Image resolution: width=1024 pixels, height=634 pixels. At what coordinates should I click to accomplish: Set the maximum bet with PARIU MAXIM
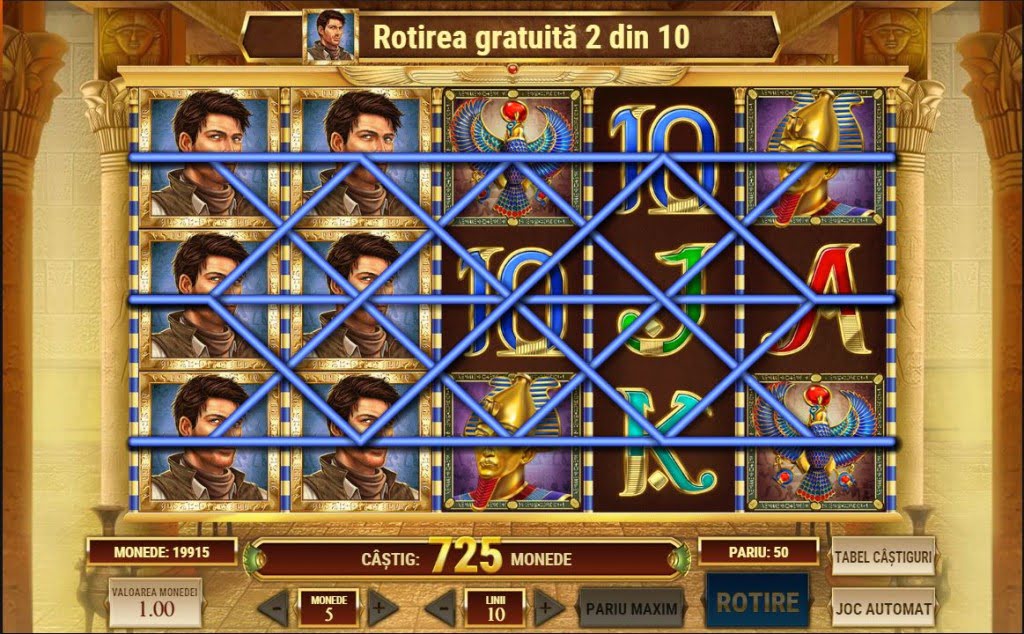632,607
